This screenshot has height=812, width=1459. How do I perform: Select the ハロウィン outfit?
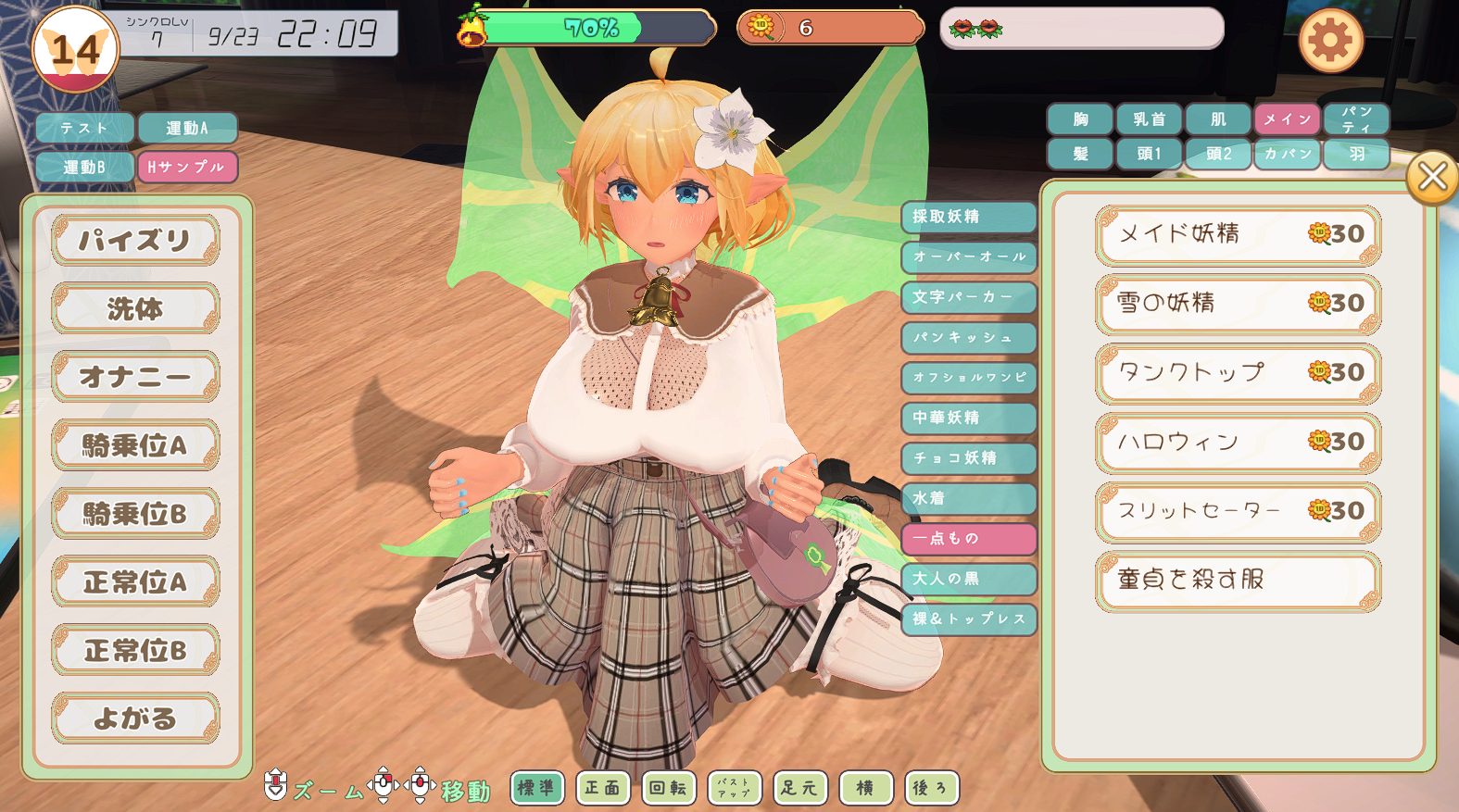[1237, 443]
